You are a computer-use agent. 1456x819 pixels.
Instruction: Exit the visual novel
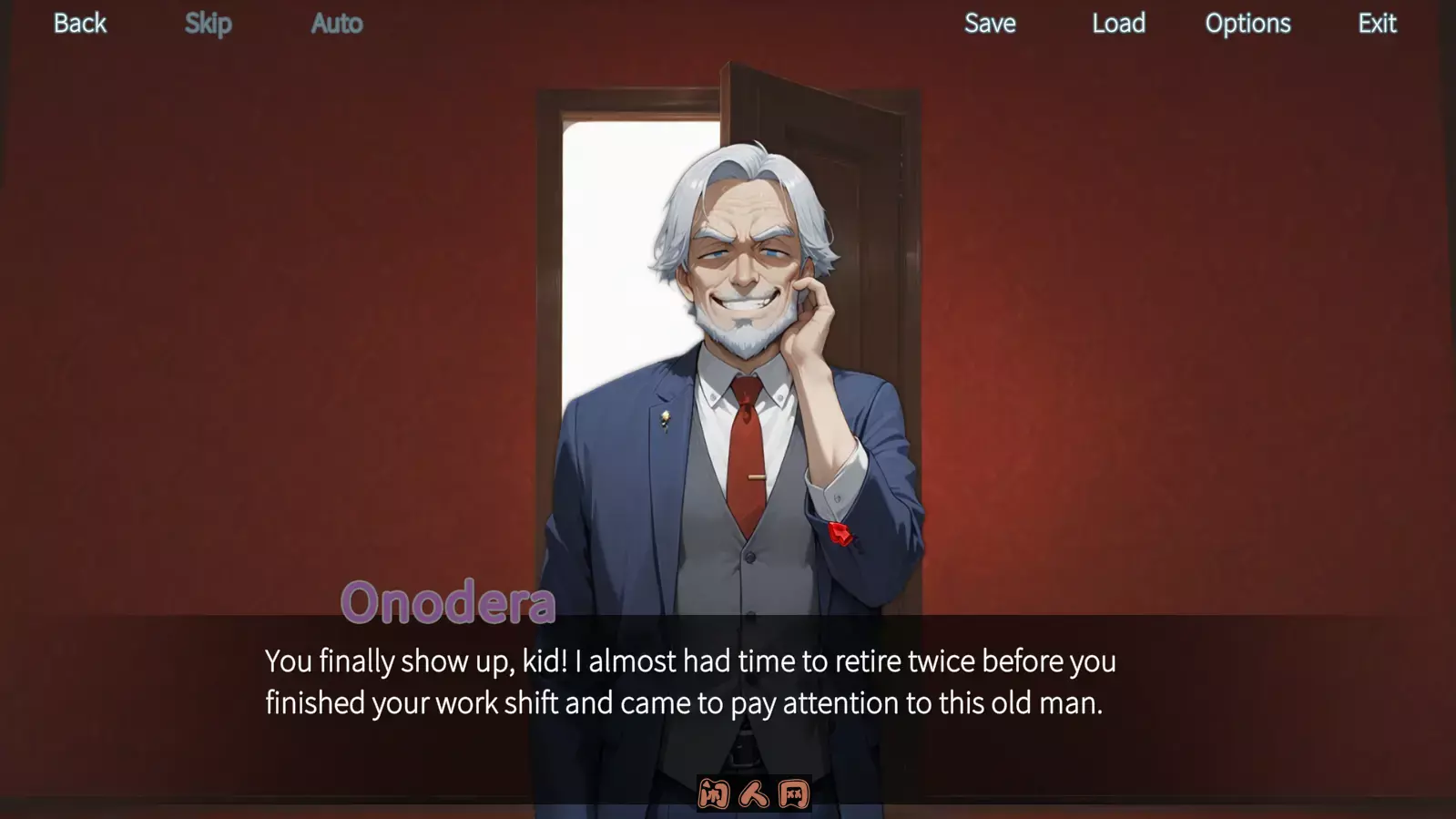click(x=1376, y=24)
